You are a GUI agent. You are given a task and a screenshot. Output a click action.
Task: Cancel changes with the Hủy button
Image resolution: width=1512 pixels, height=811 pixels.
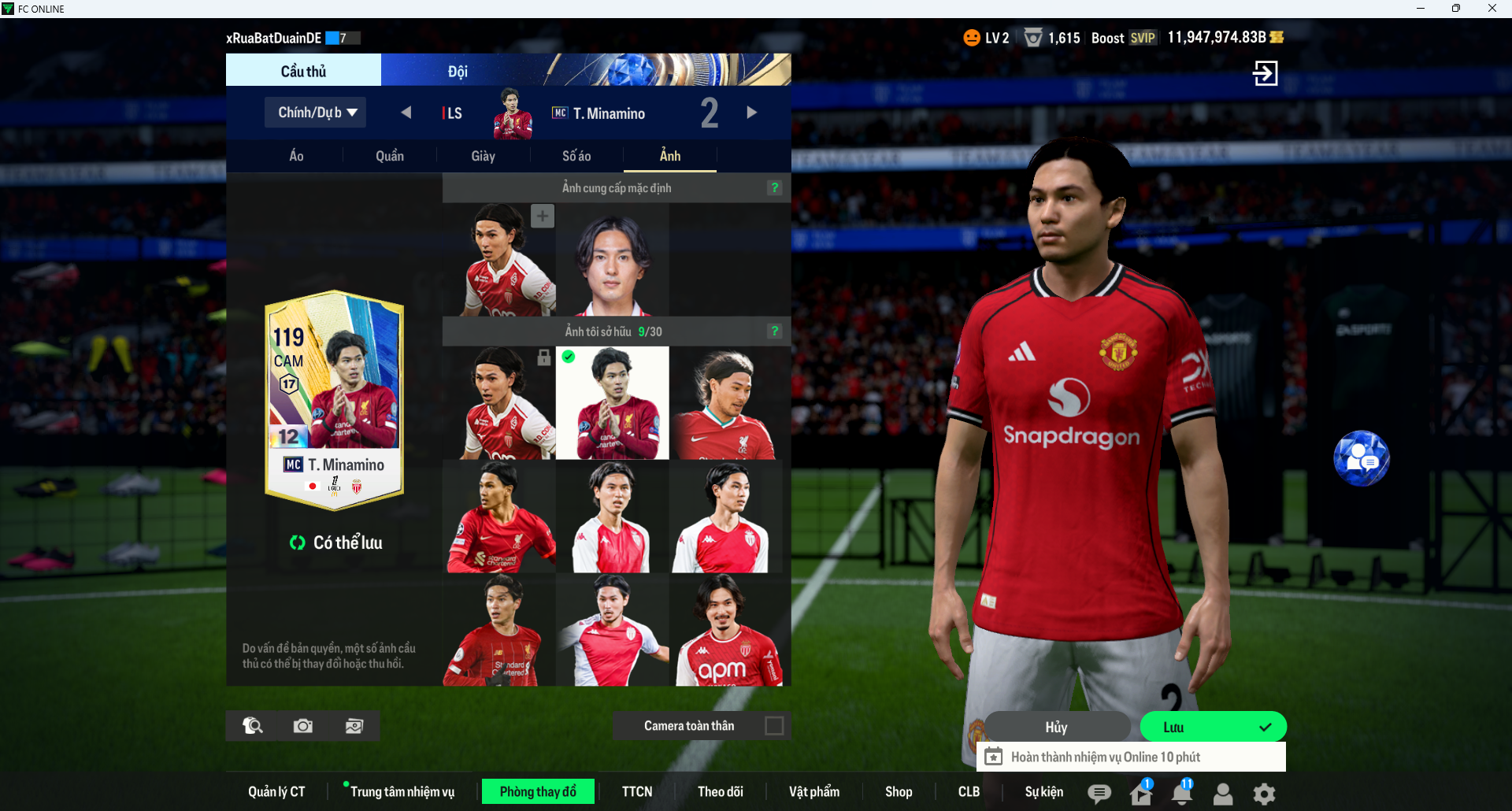point(1056,727)
